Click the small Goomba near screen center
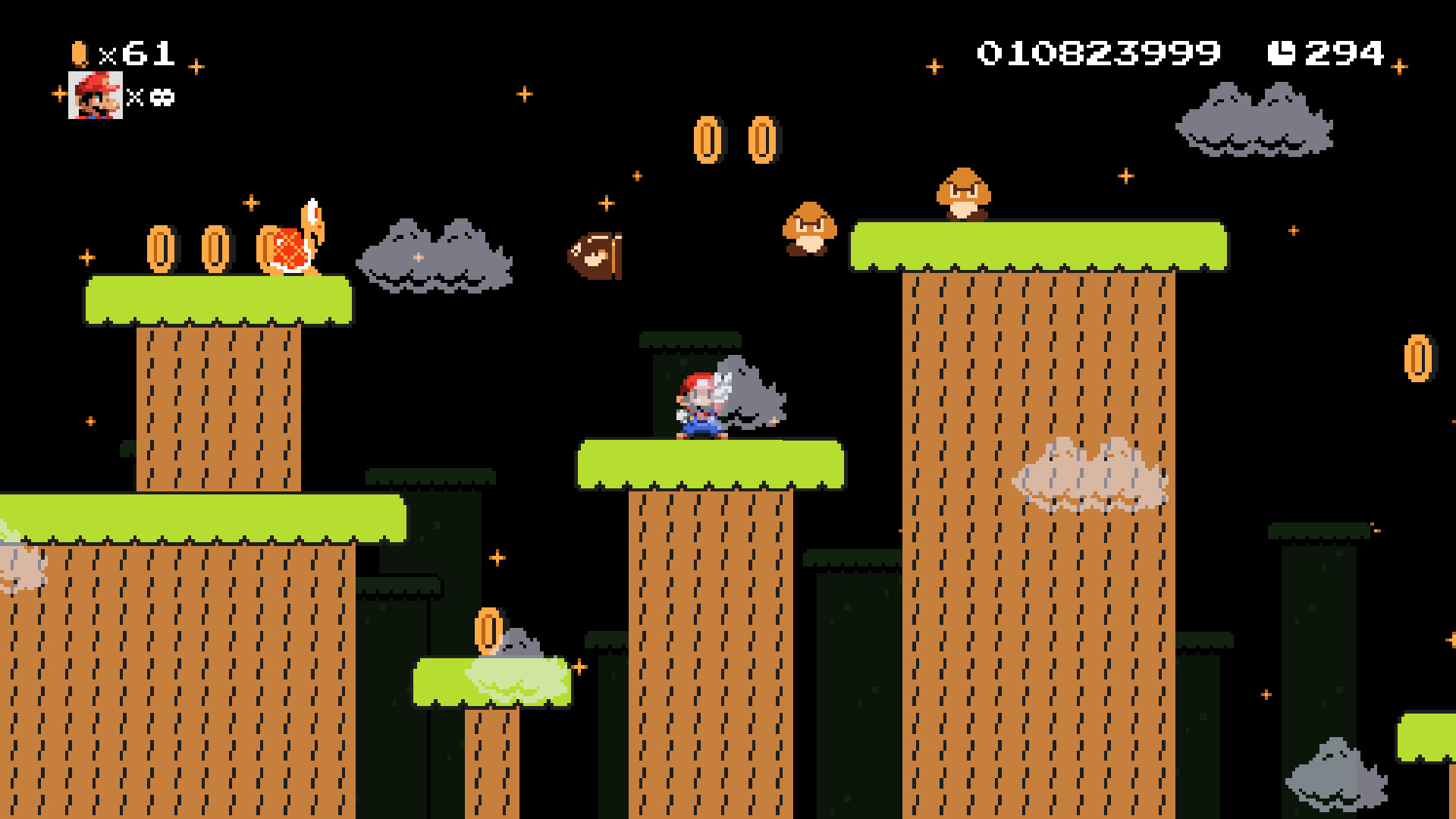The height and width of the screenshot is (819, 1456). pyautogui.click(x=809, y=227)
